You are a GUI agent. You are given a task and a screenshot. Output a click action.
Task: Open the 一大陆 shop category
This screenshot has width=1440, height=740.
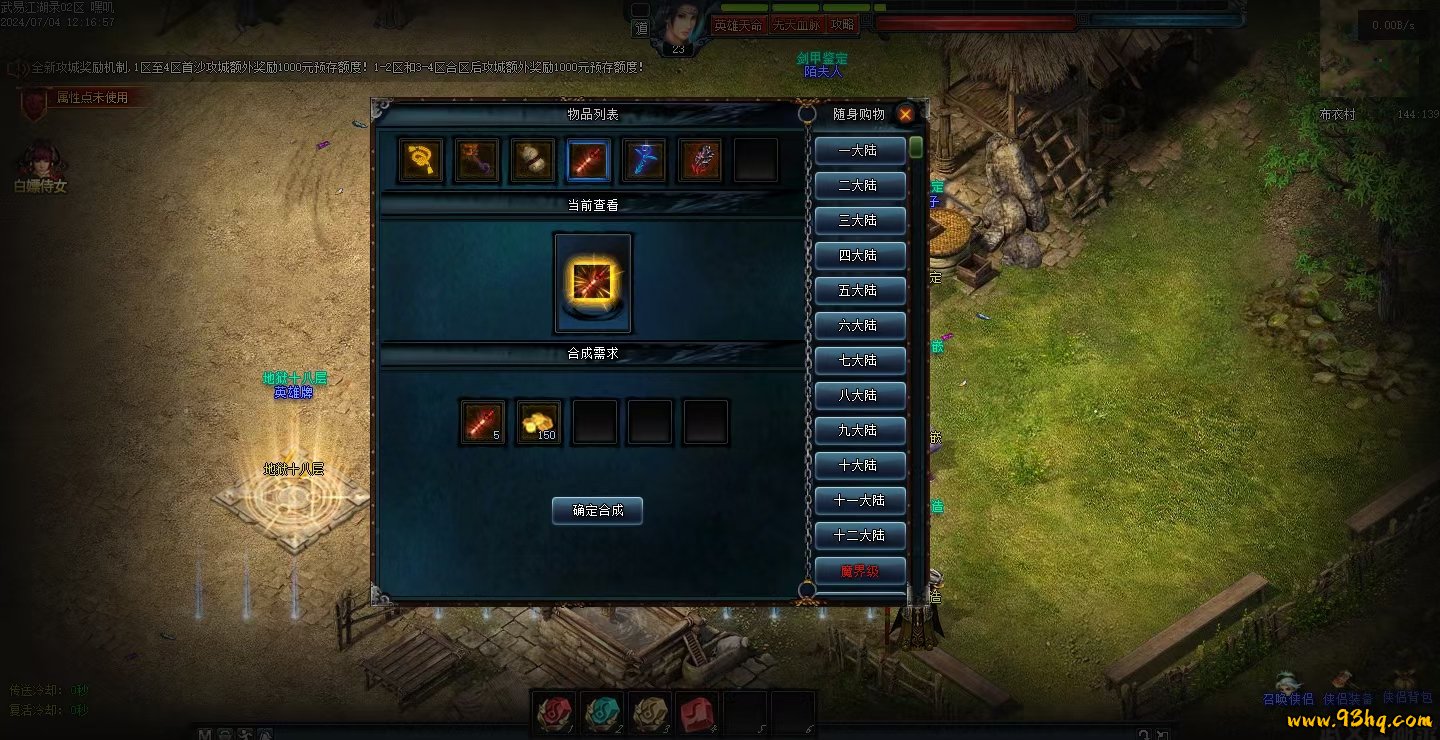[859, 150]
